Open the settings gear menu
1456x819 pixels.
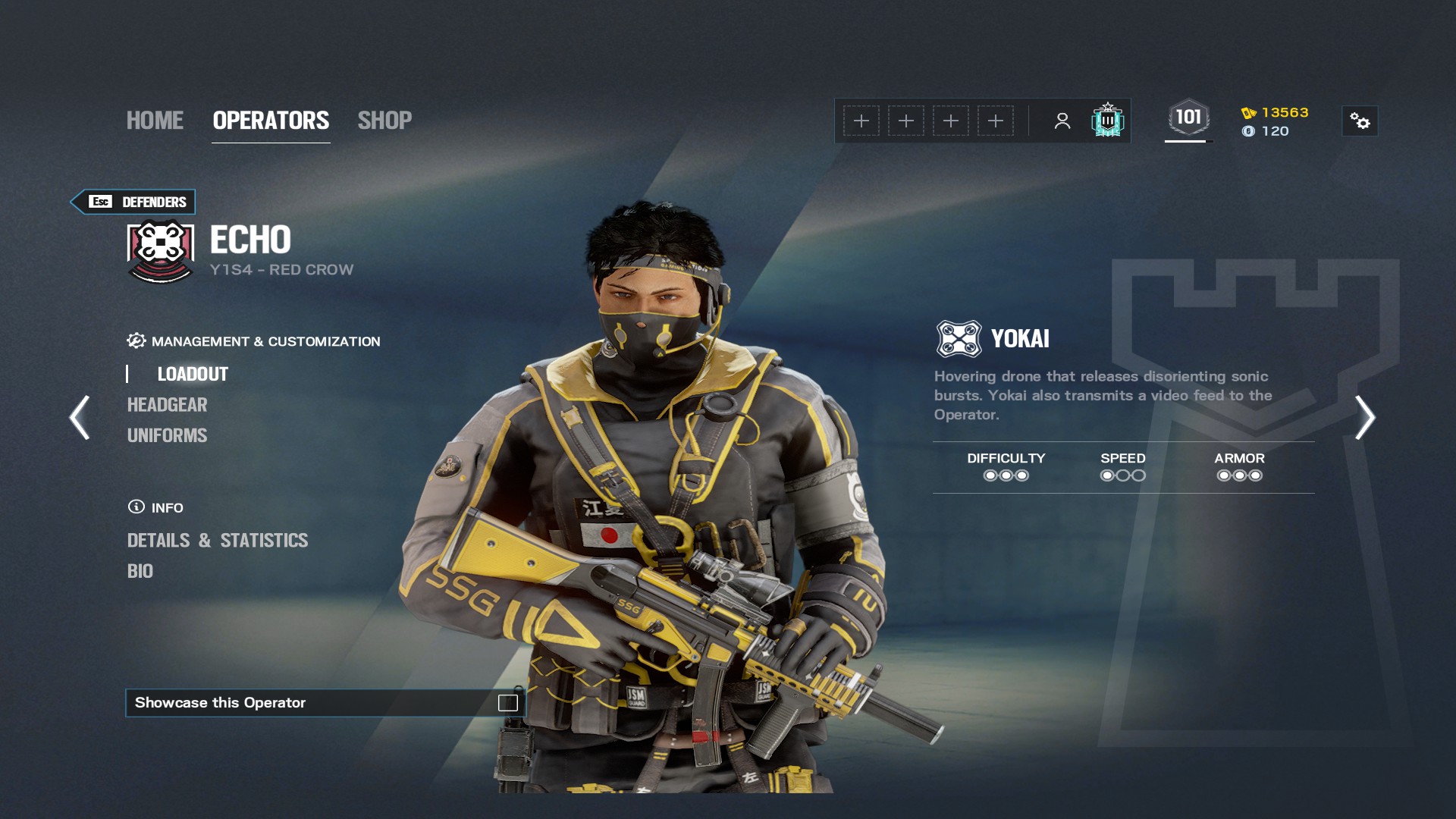pos(1360,121)
